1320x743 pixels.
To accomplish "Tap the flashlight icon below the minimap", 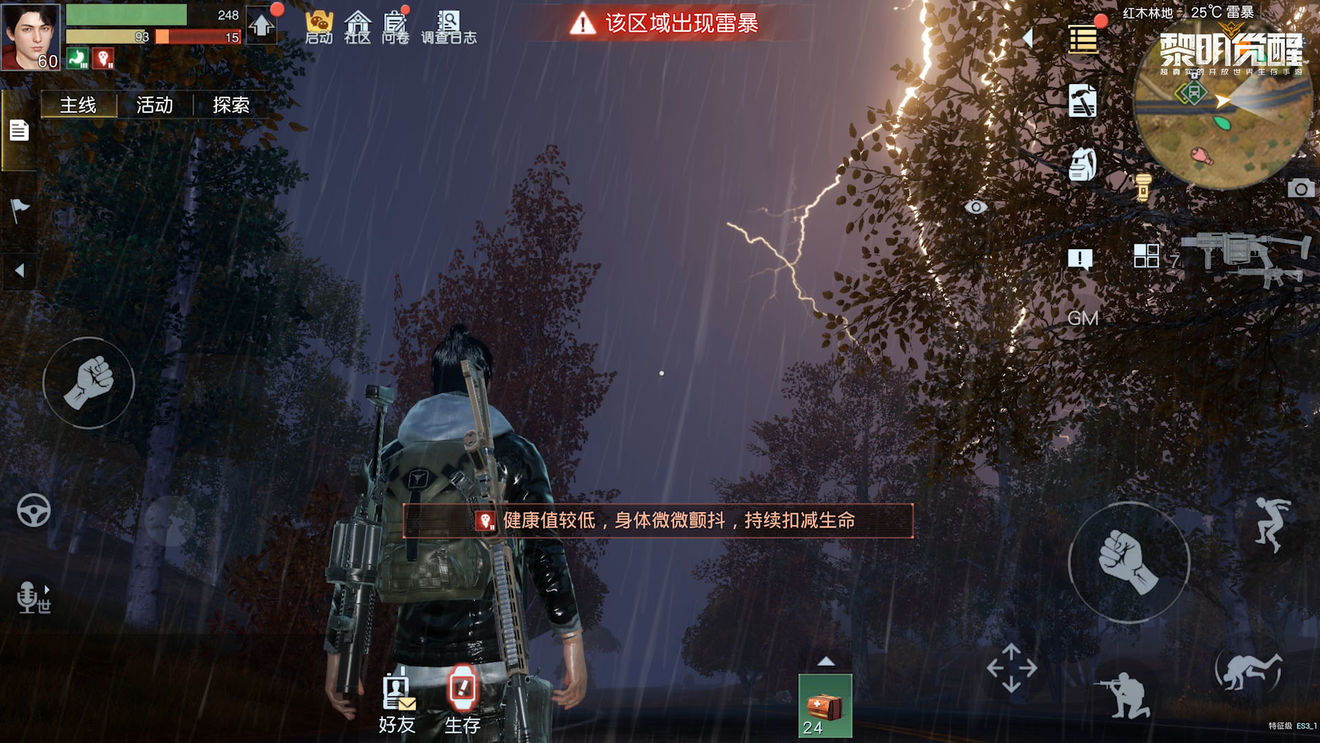I will click(x=1144, y=187).
